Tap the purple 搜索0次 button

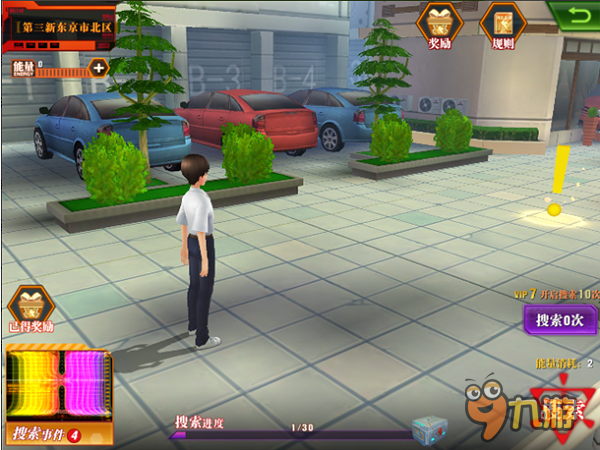[x=561, y=322]
